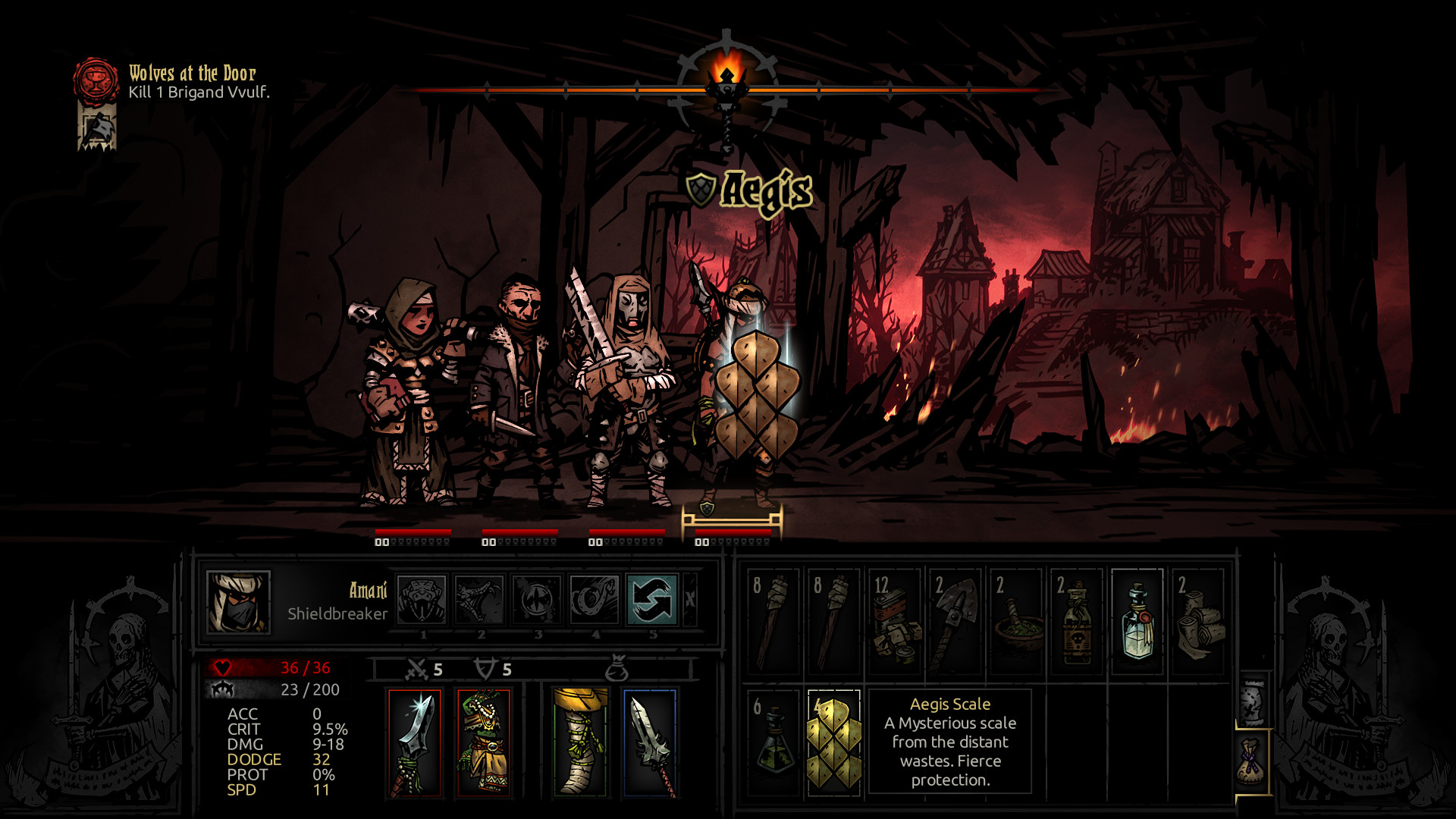
Task: Select the wrapped leg trinket
Action: pos(580,743)
